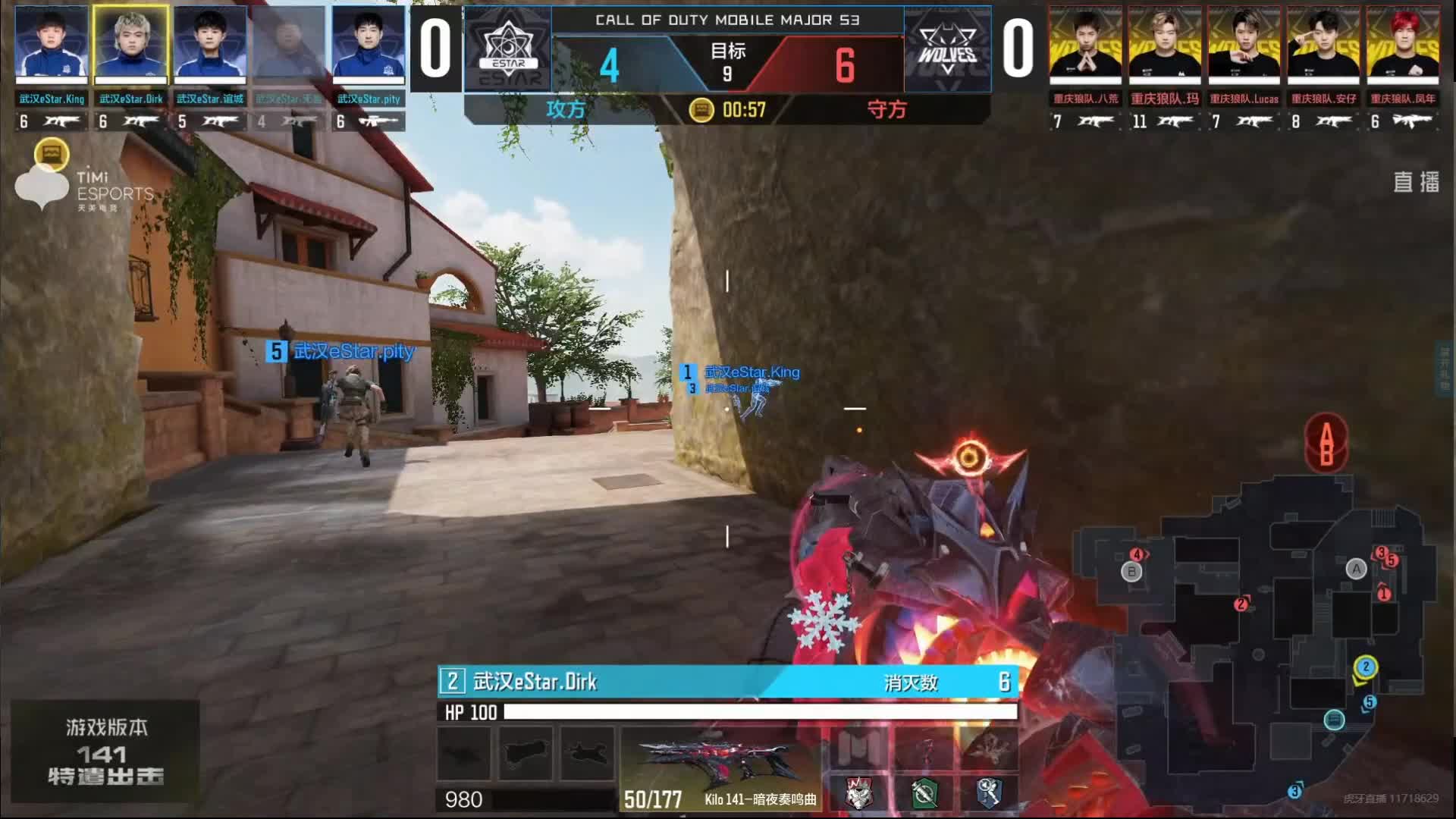1456x819 pixels.
Task: Click the Wolves team logo
Action: pos(947,50)
